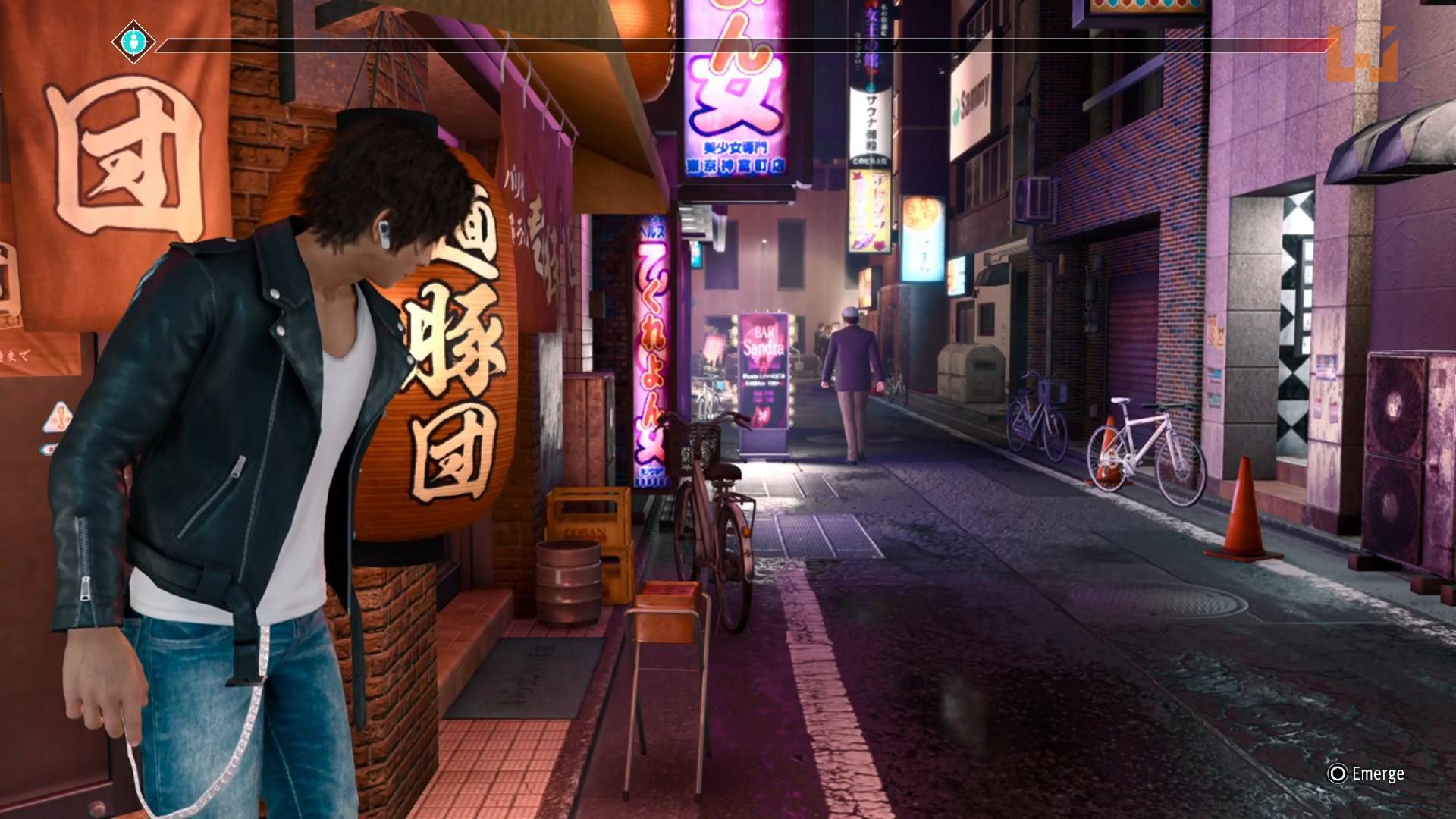Click the diamond status icon on health bar
This screenshot has width=1456, height=819.
pyautogui.click(x=133, y=43)
